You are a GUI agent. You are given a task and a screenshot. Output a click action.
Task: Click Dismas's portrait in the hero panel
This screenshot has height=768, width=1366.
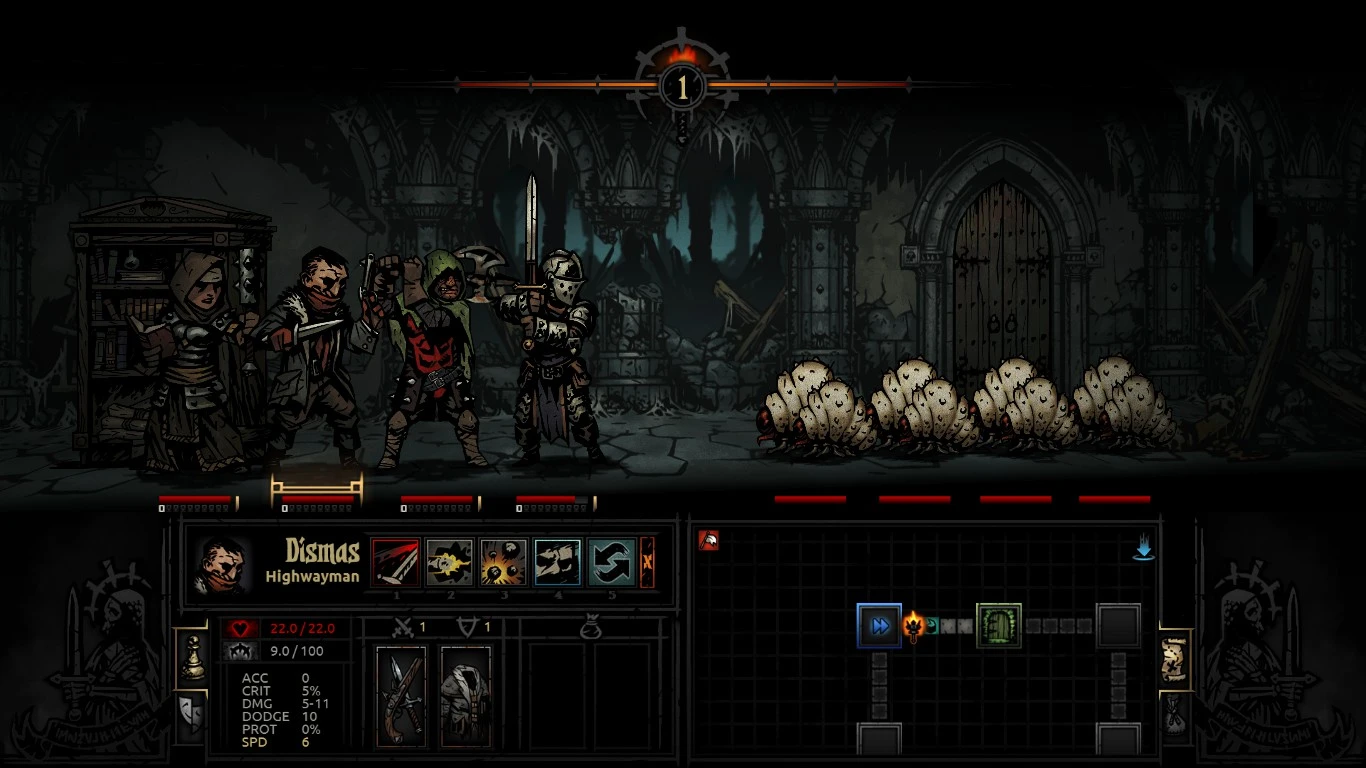click(223, 564)
